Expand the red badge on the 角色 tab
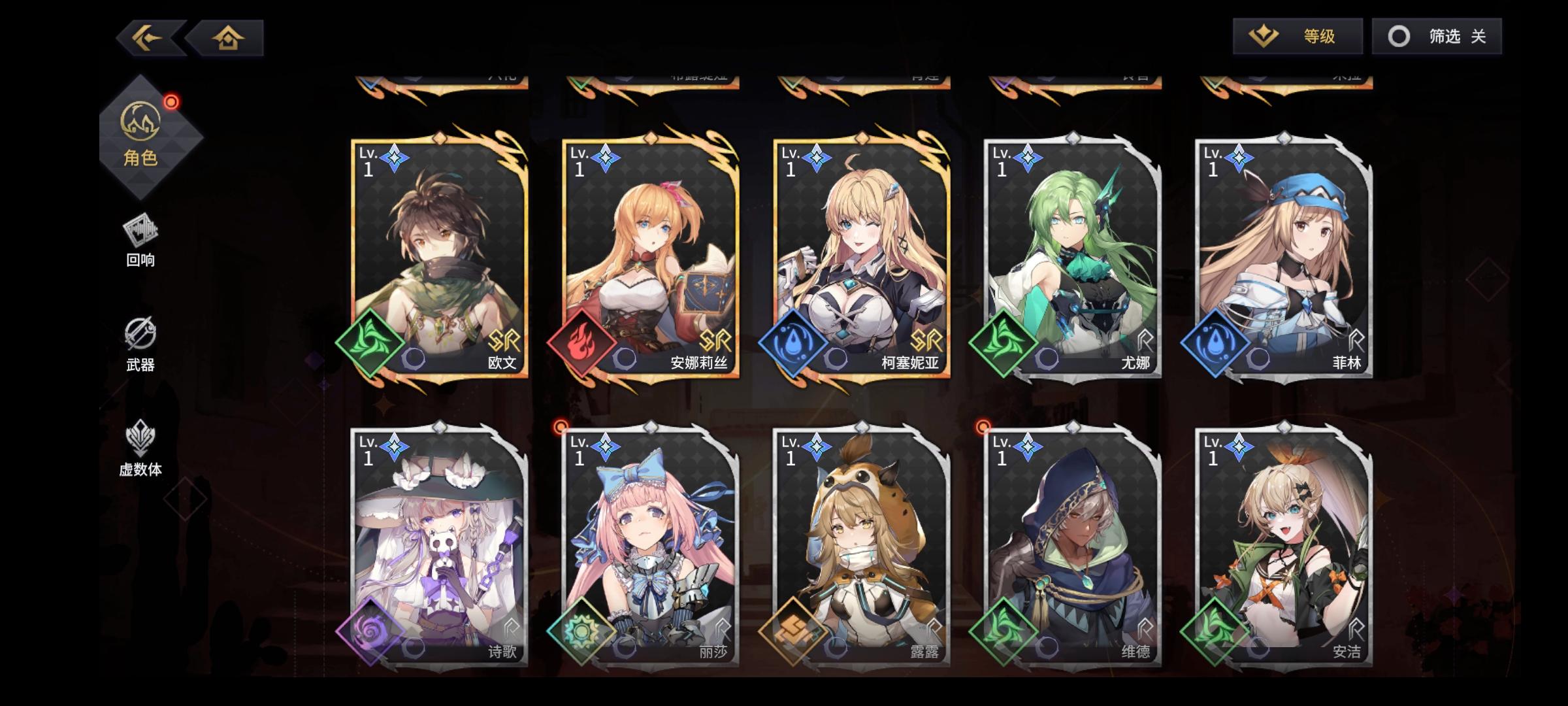The image size is (1568, 706). click(171, 101)
